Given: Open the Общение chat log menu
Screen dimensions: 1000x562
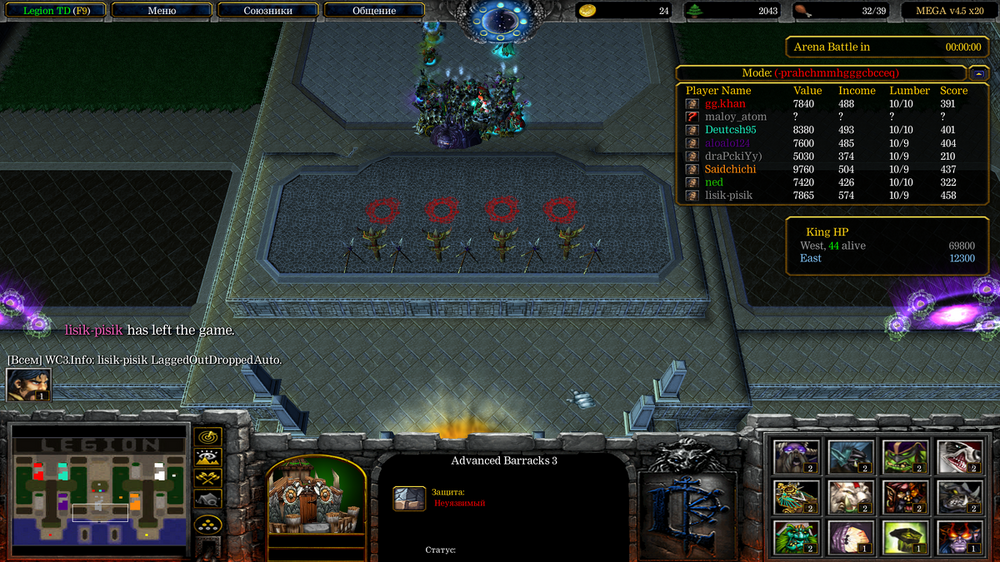Looking at the screenshot, I should click(x=374, y=11).
